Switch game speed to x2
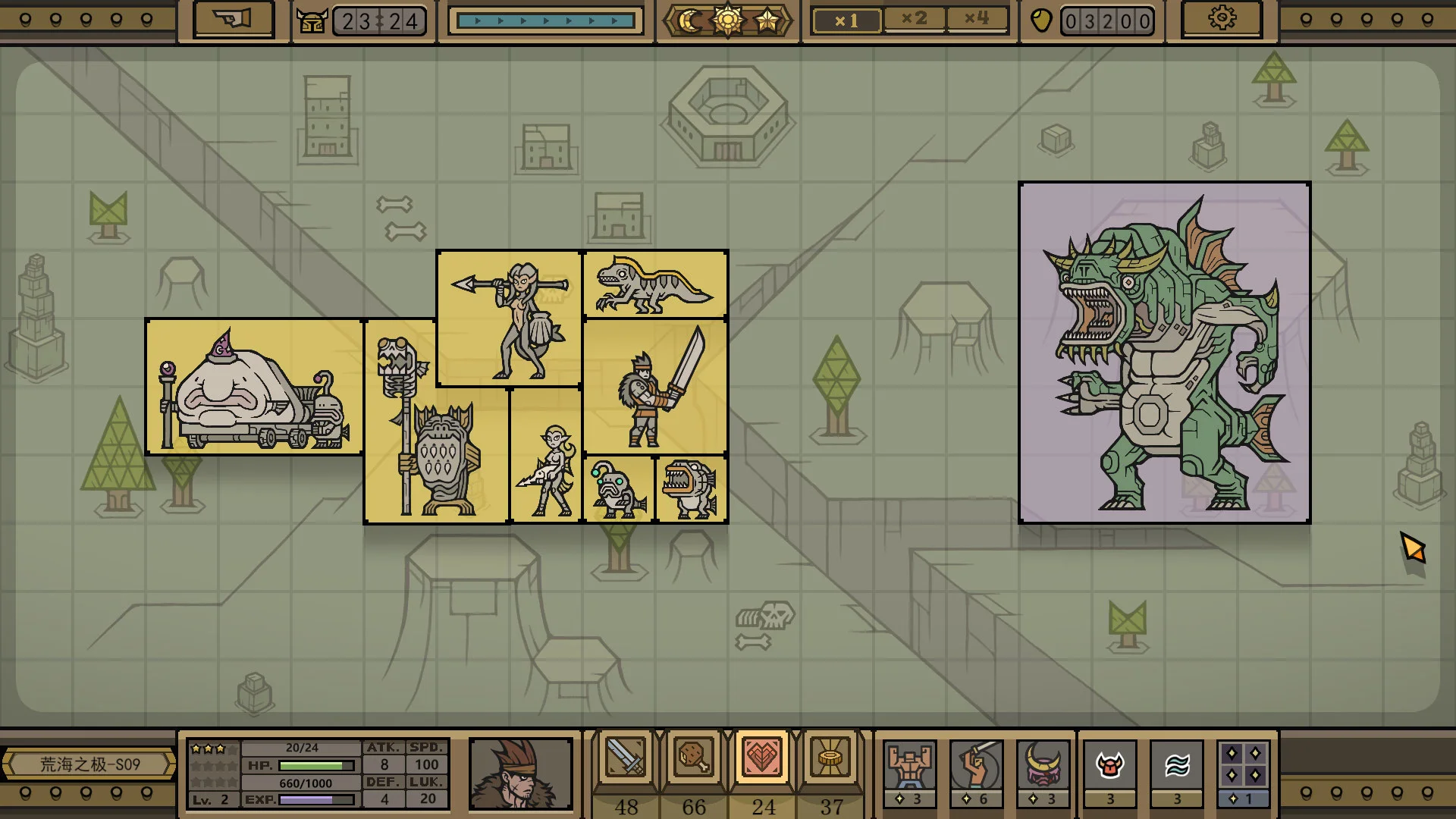1456x819 pixels. [915, 19]
